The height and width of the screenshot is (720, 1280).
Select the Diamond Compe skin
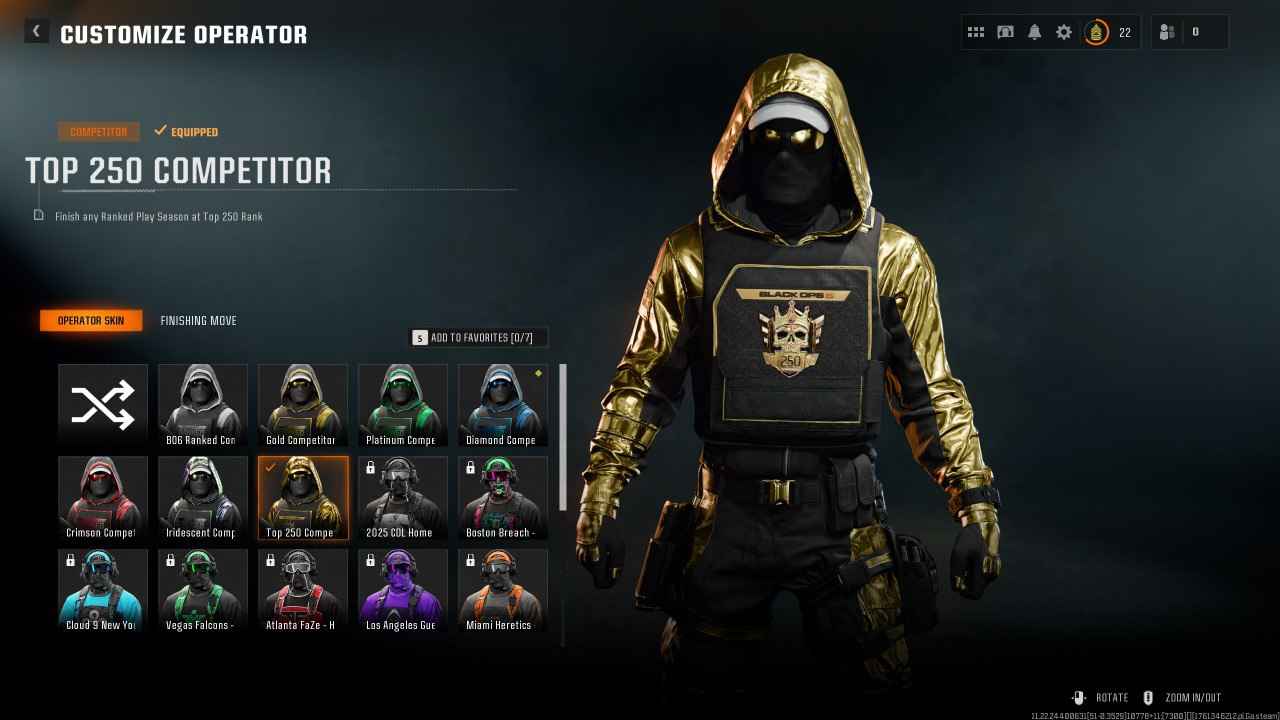(x=502, y=403)
